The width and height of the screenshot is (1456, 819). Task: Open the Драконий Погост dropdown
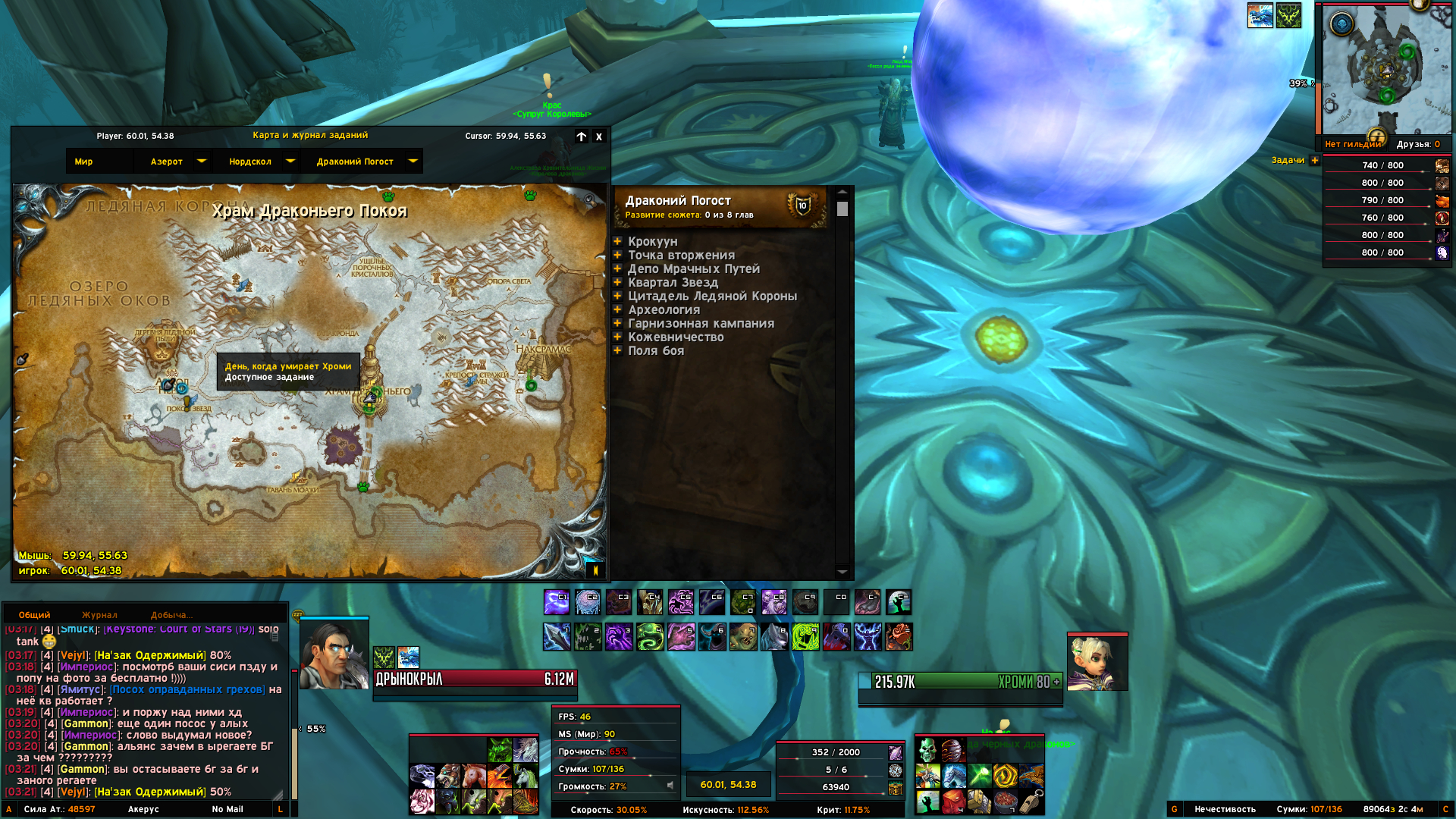413,162
